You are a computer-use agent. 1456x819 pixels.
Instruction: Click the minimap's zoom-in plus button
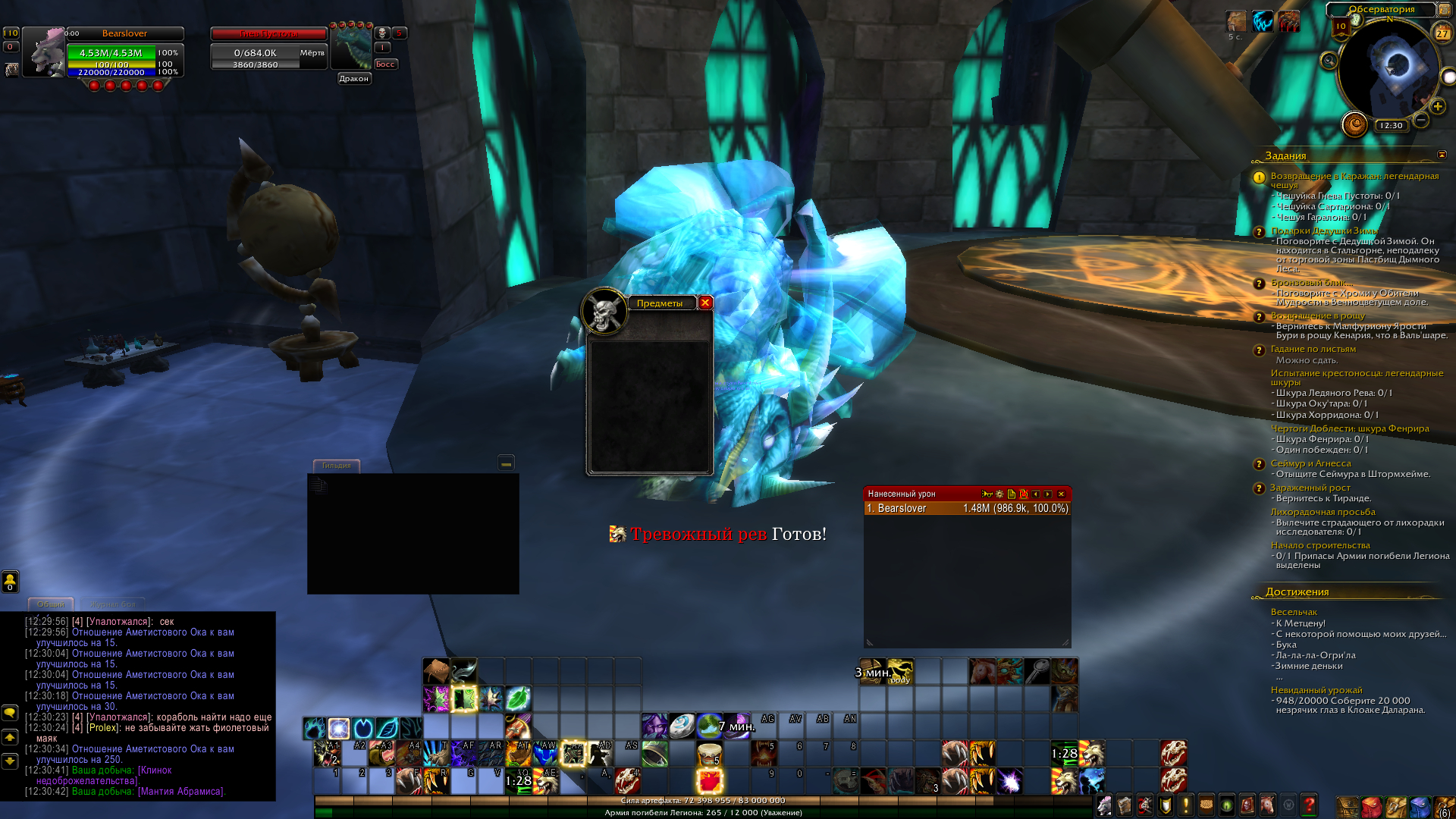point(1438,107)
